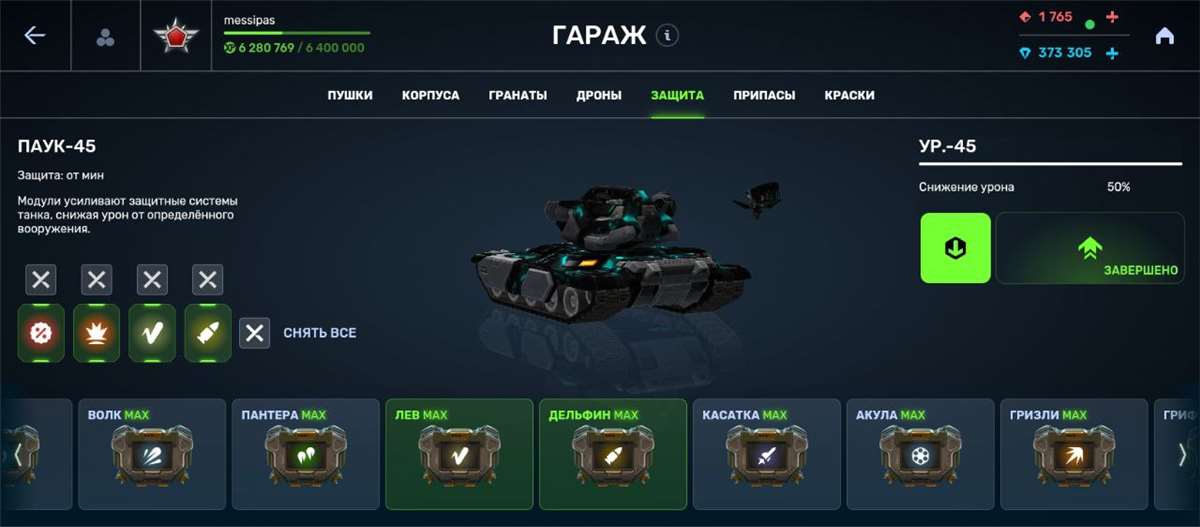Pick the ГРИЗЛИ MAX module card
The image size is (1200, 527).
(1073, 454)
